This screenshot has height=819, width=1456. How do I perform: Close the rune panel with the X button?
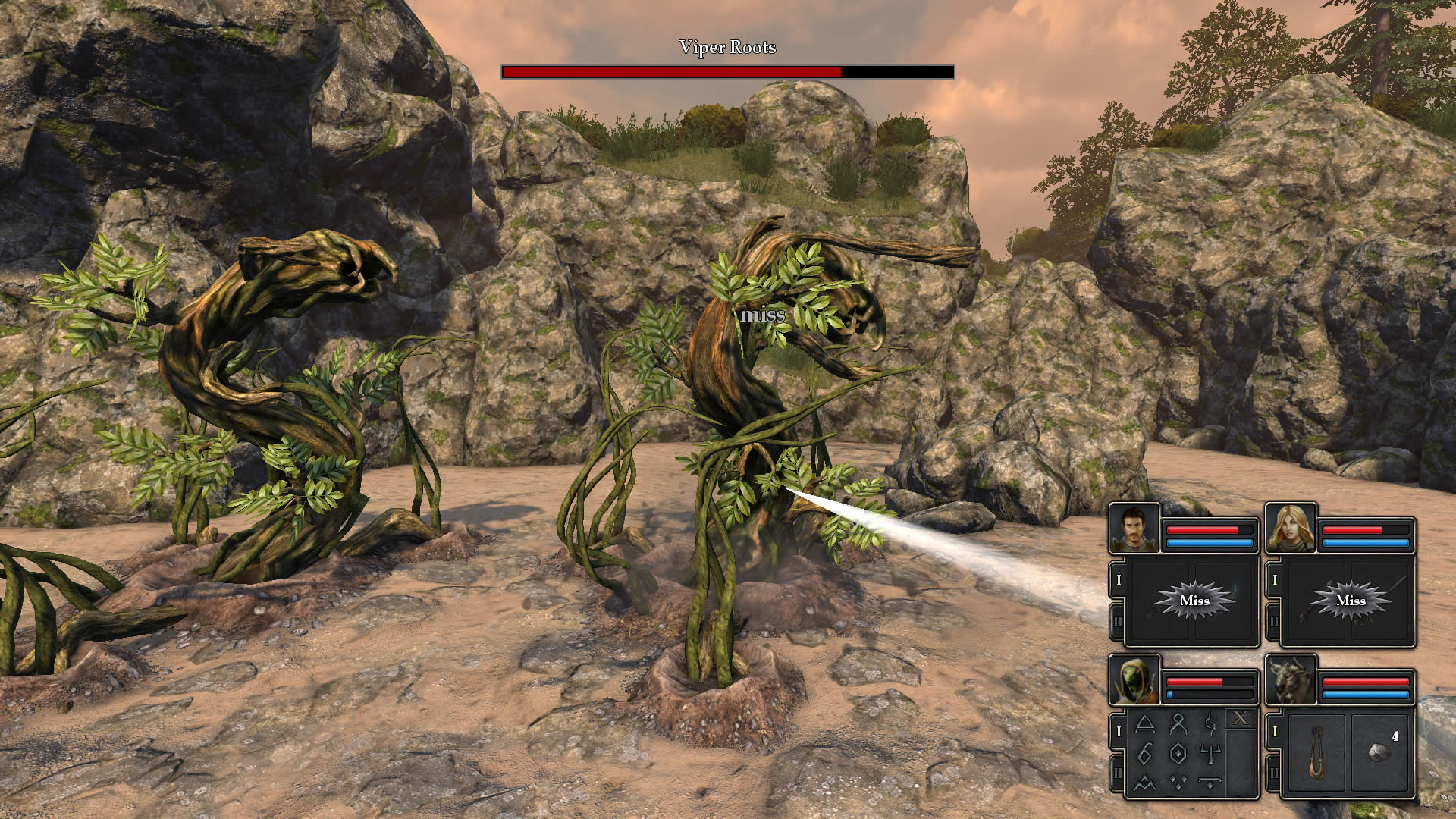1240,718
